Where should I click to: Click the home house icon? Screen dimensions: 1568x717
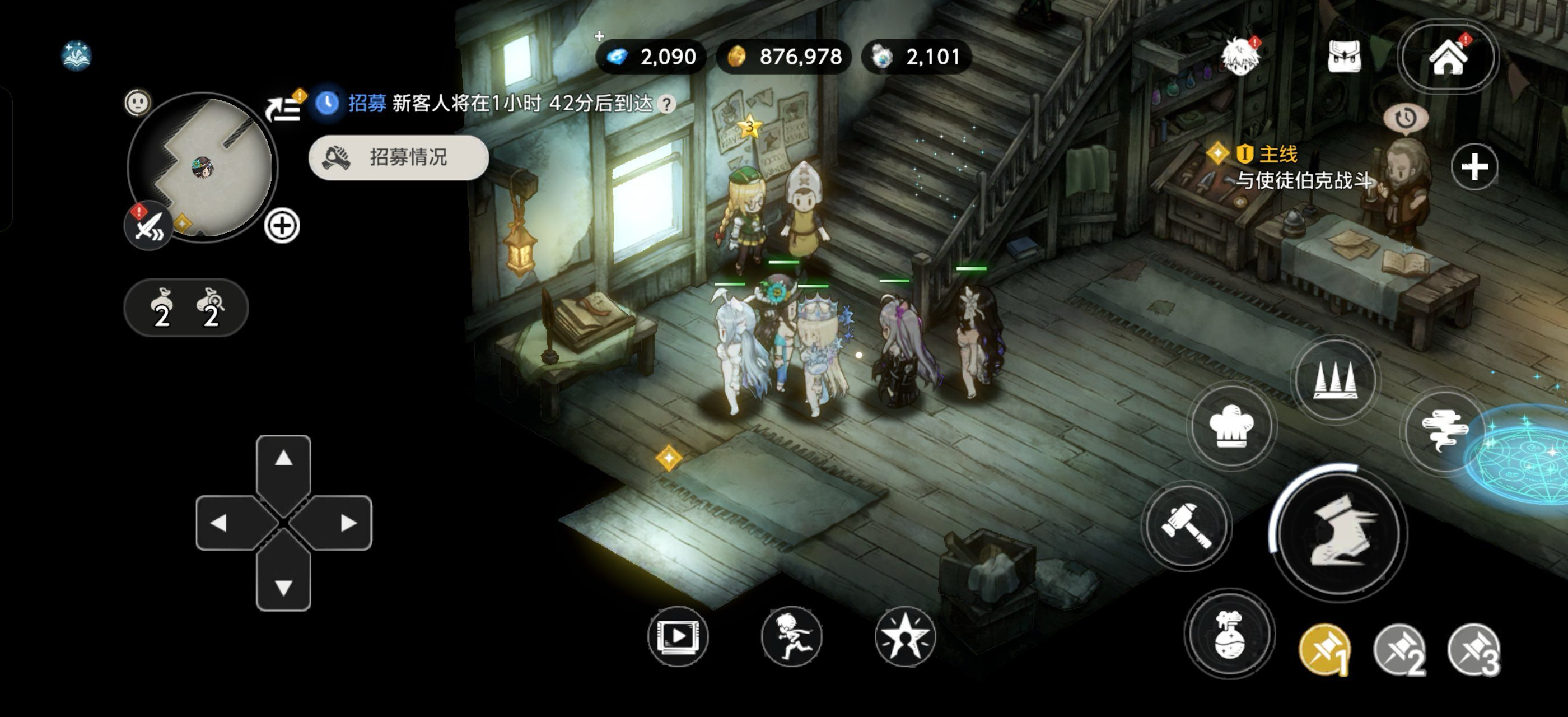[1448, 57]
